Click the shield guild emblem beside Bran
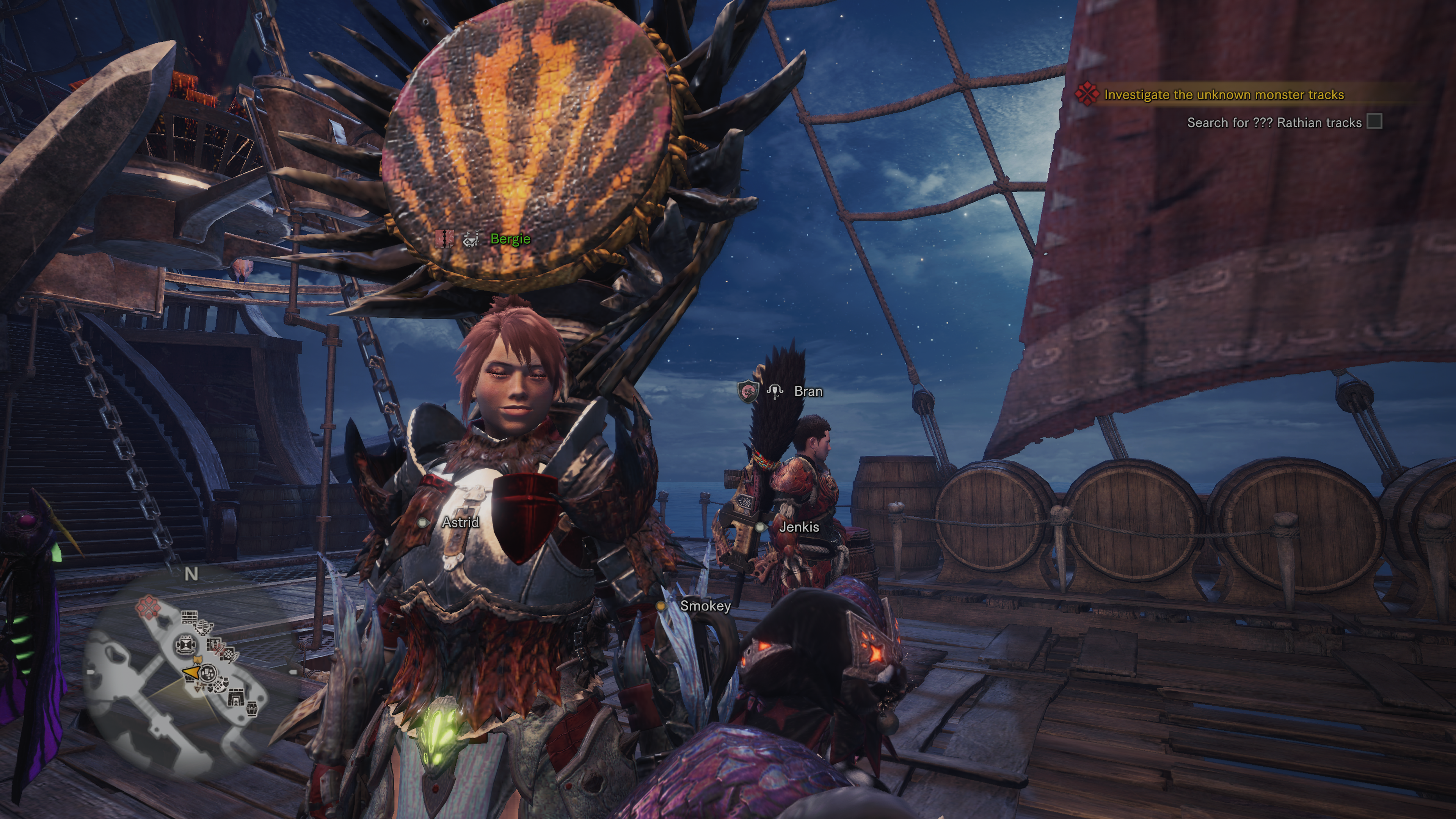 coord(747,391)
